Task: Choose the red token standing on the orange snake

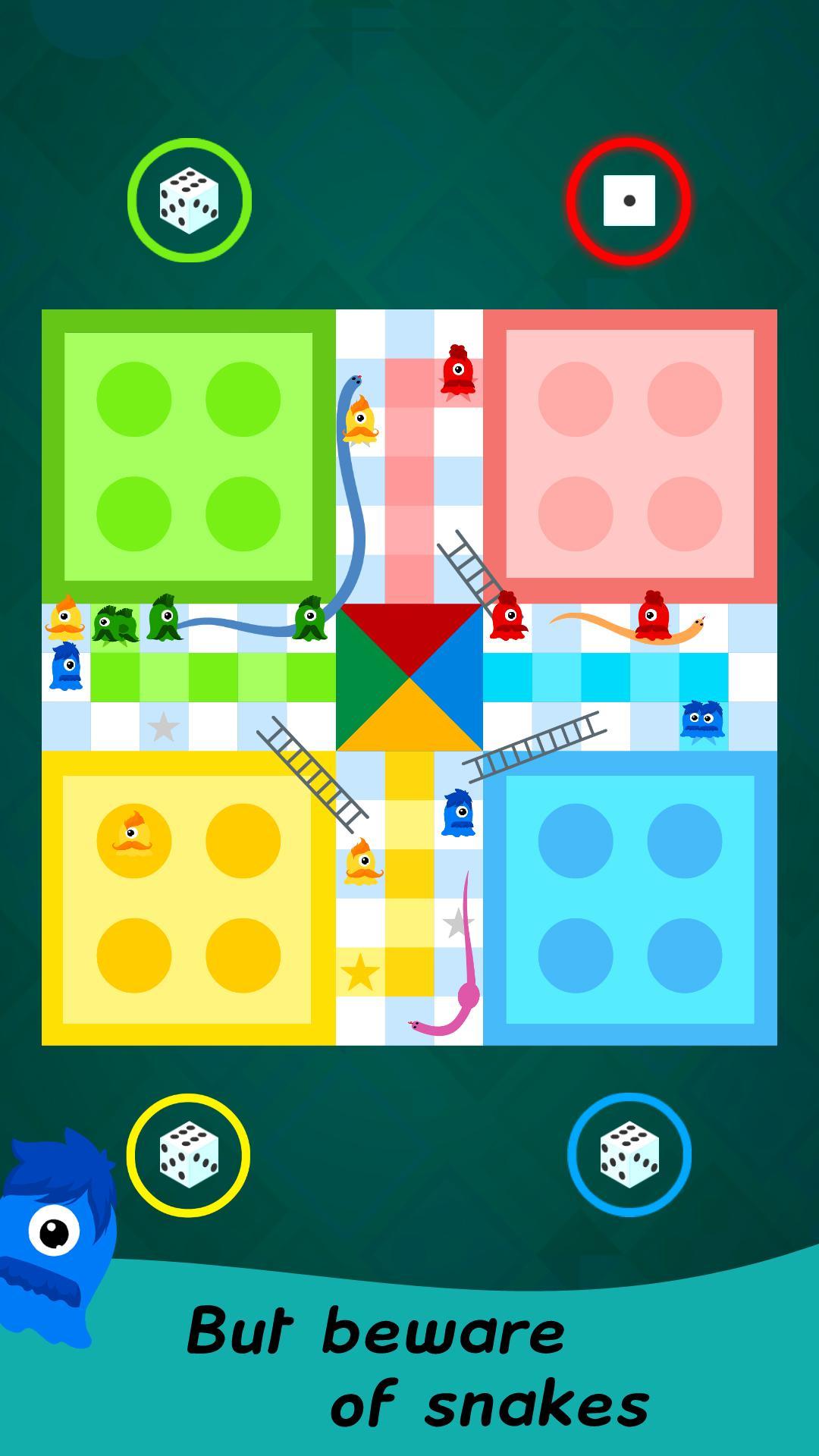Action: [x=653, y=617]
